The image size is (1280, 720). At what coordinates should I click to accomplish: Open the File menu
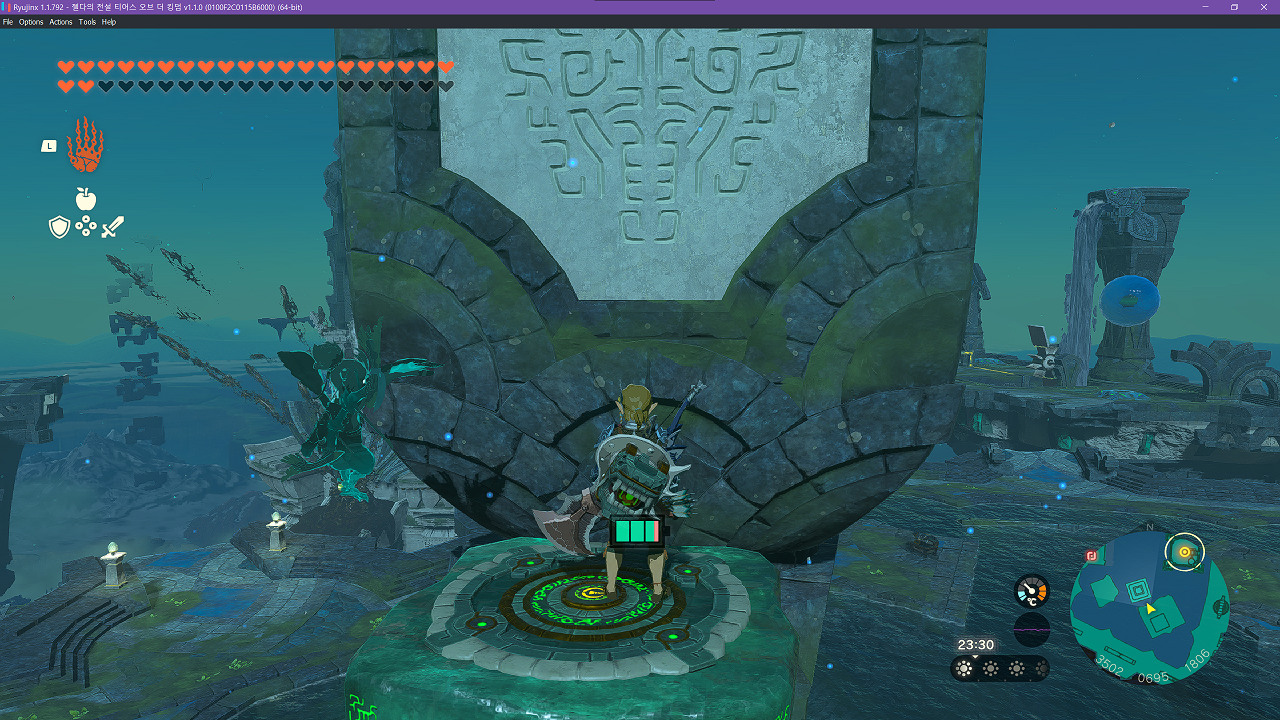coord(8,22)
